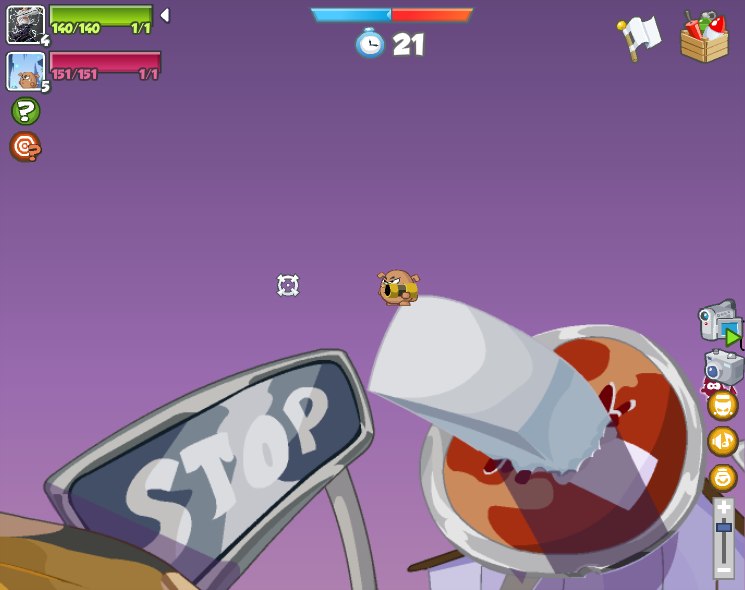Click the blue zoom slider handle
Screen dimensions: 745x590
coord(723,527)
